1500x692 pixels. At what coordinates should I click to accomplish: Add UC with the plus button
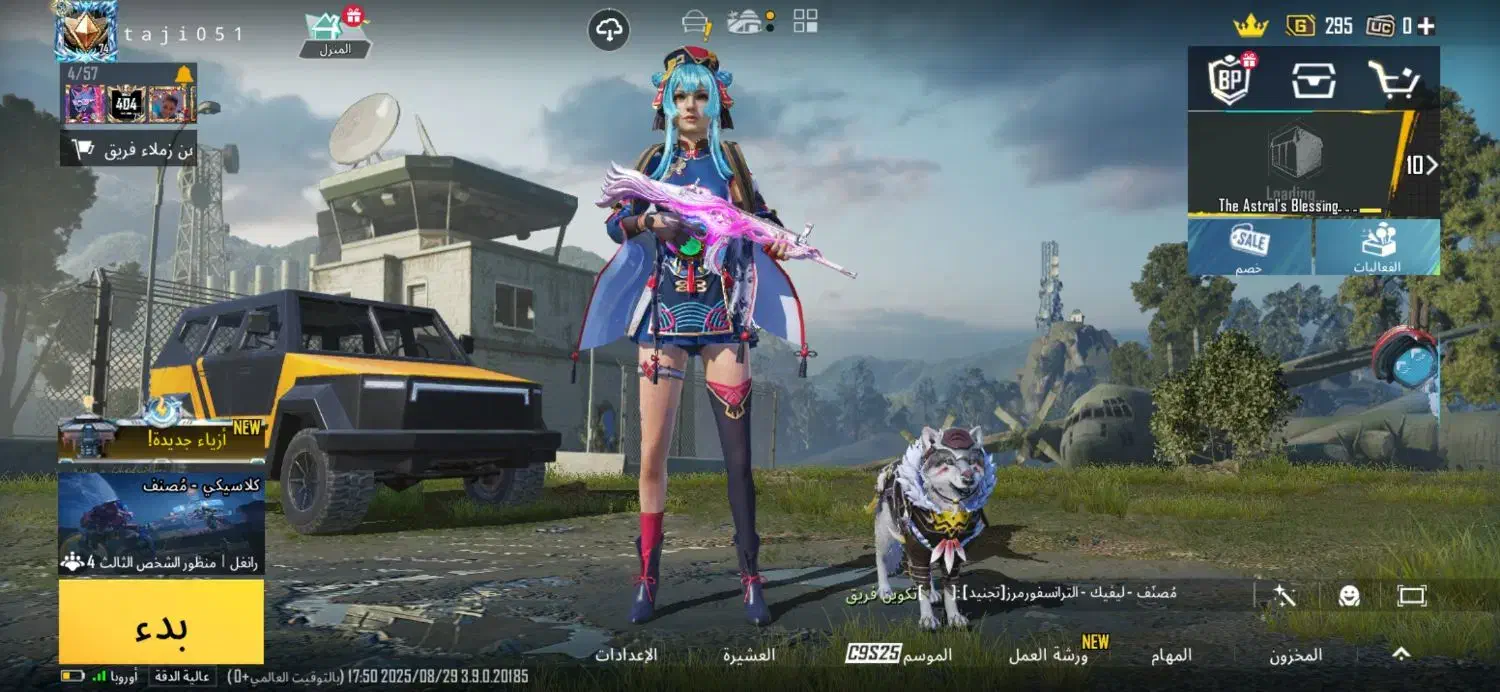(1426, 26)
